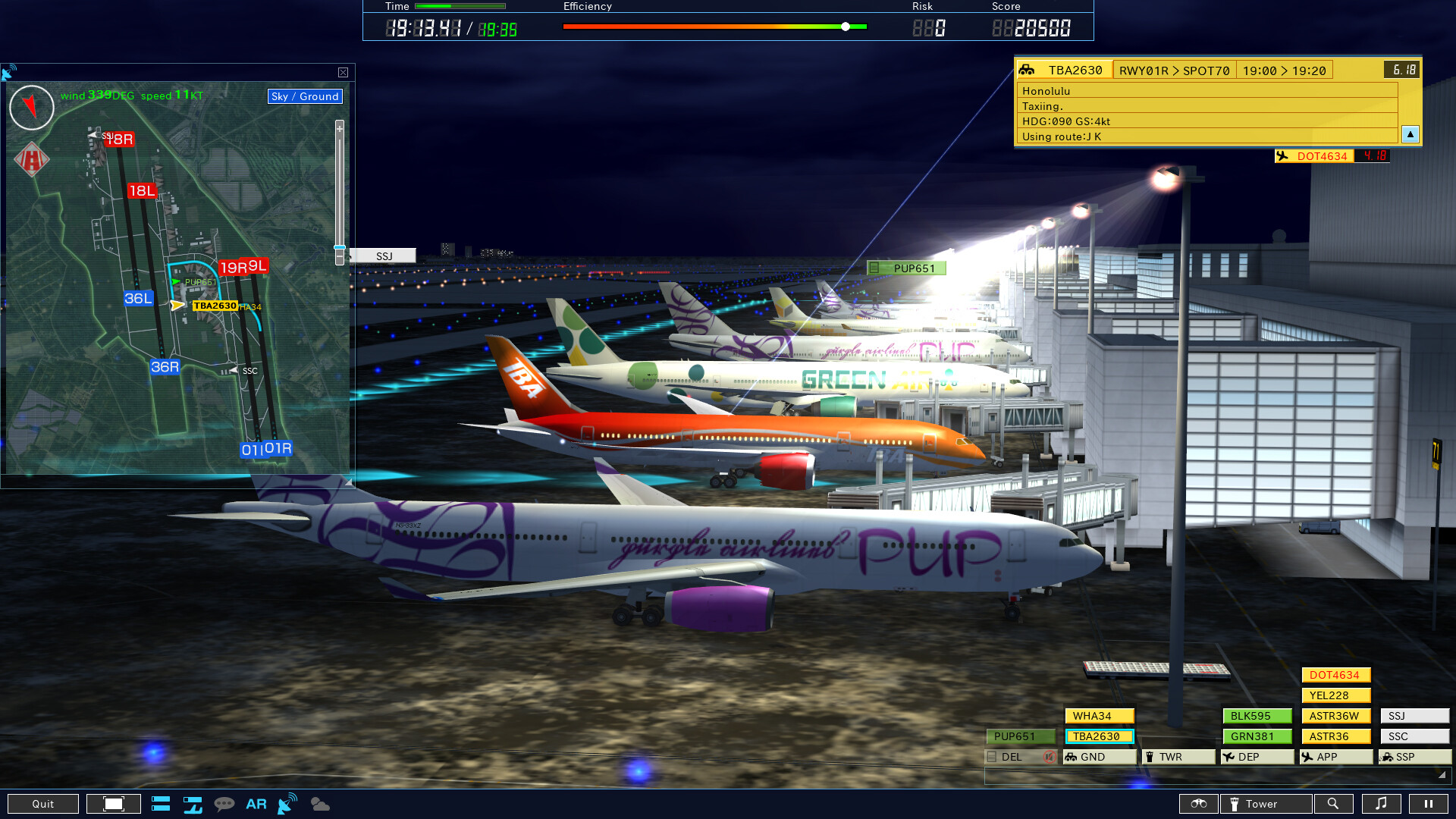The width and height of the screenshot is (1456, 819).
Task: Toggle the fullscreen display icon
Action: [x=112, y=803]
